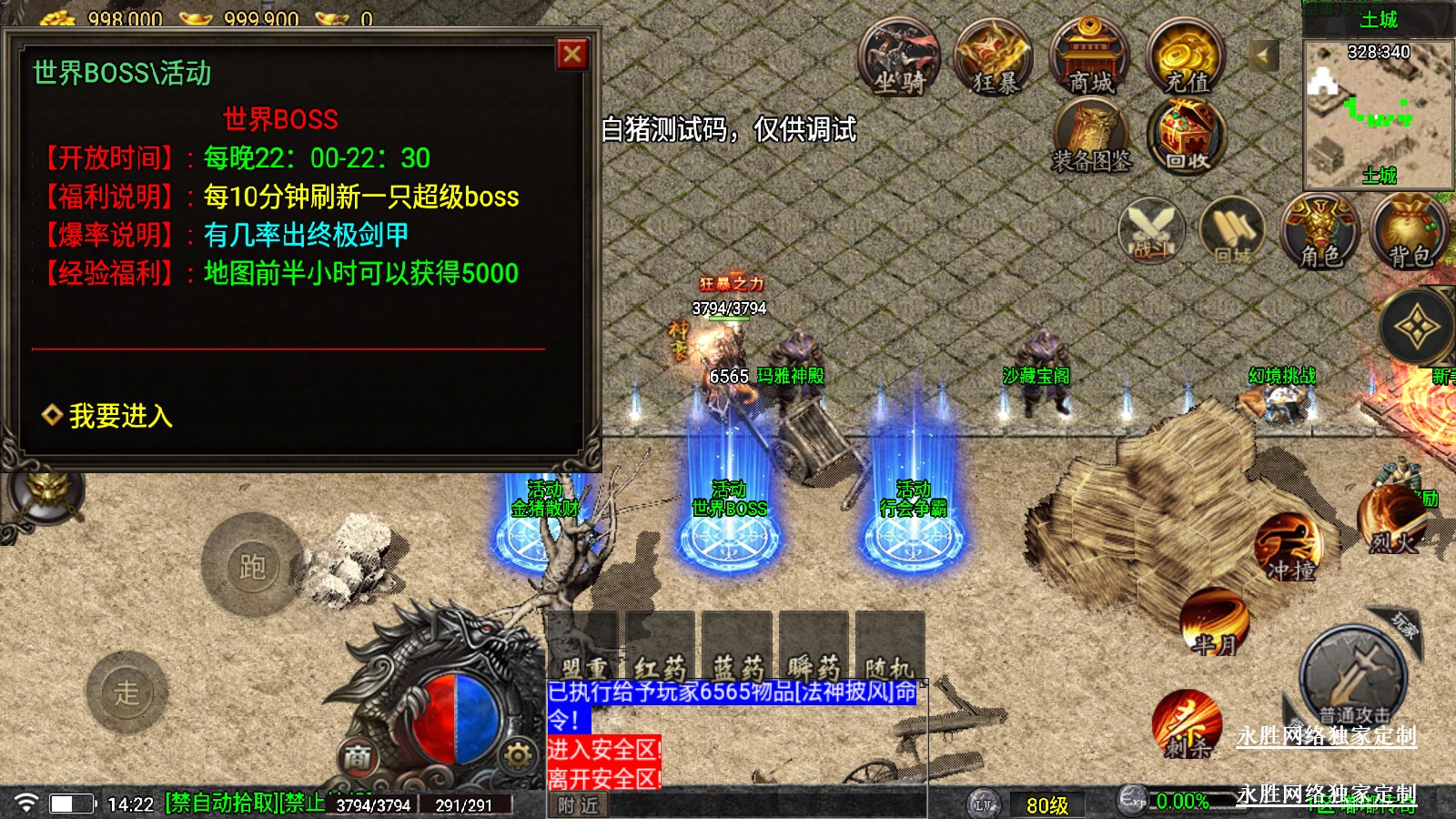Switch to the 附近 nearby chat tab
The image size is (1456, 819).
578,805
